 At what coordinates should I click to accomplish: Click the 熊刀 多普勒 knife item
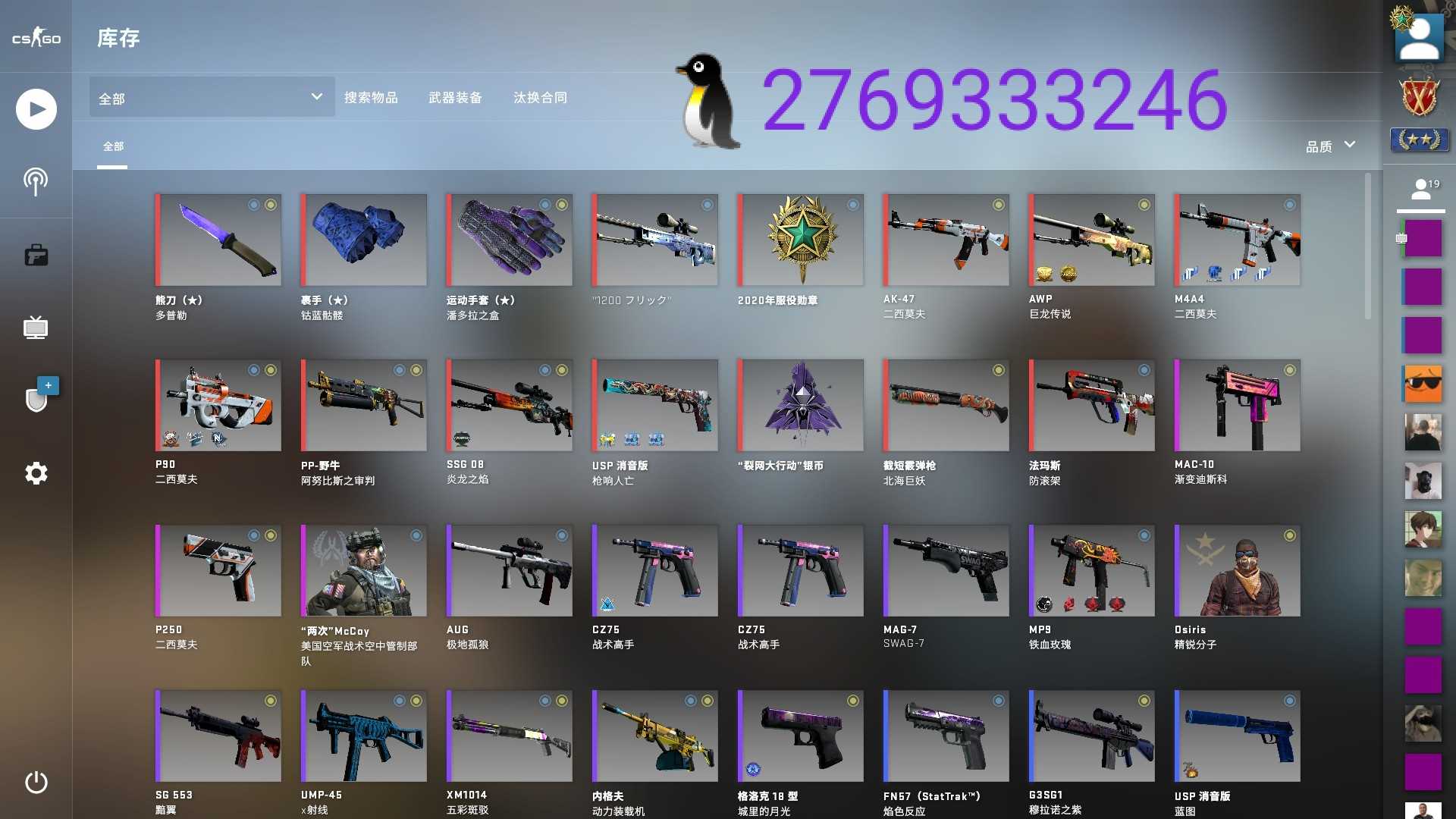pyautogui.click(x=218, y=240)
